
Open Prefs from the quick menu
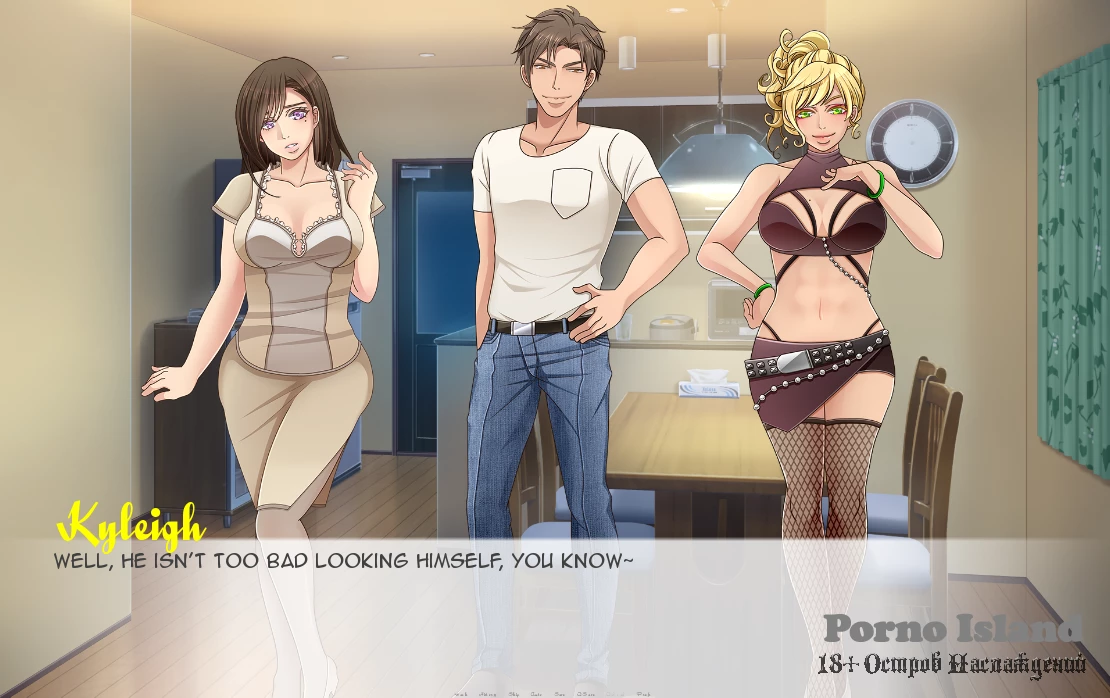[x=643, y=694]
